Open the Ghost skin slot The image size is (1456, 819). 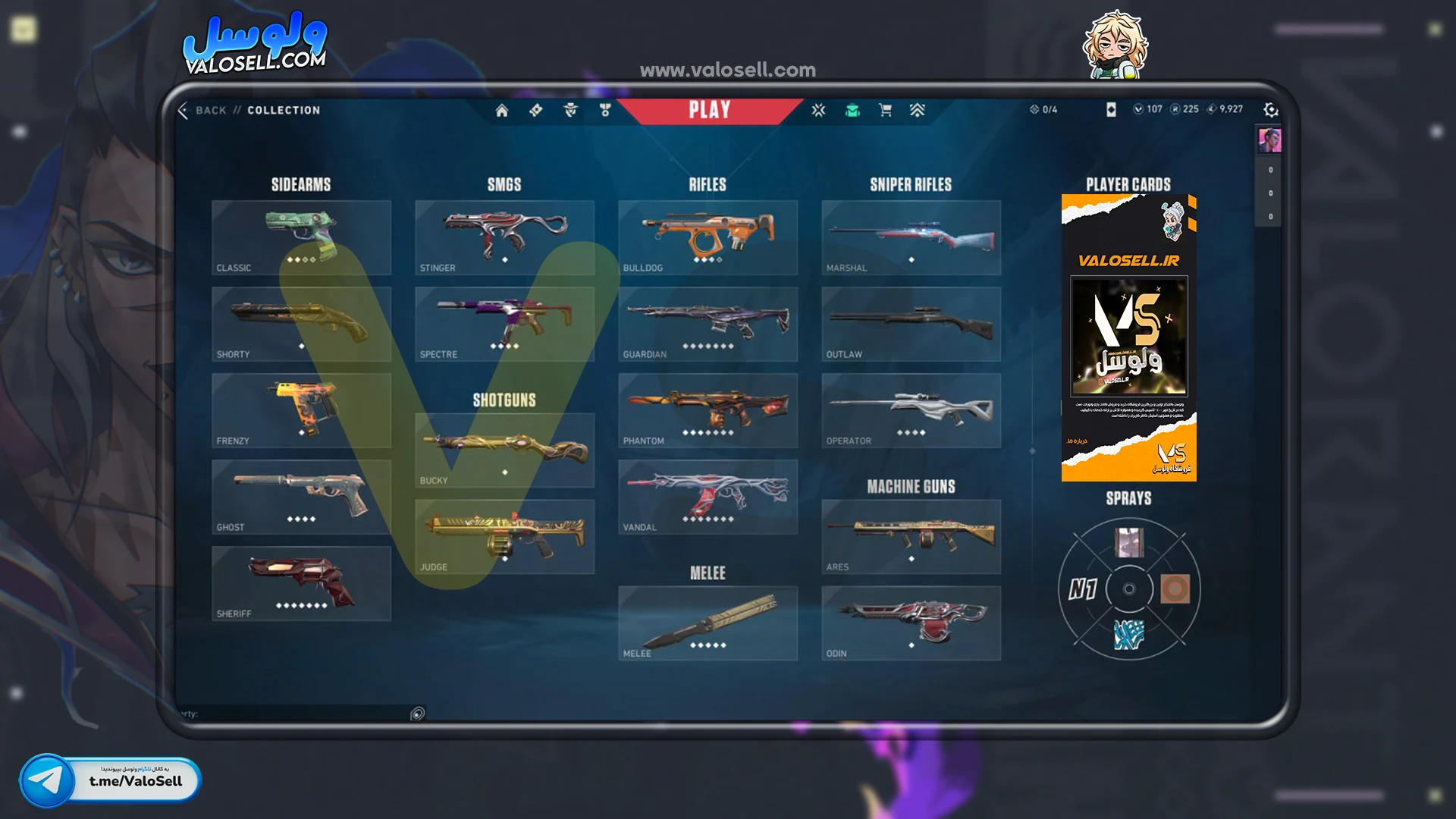pos(301,497)
